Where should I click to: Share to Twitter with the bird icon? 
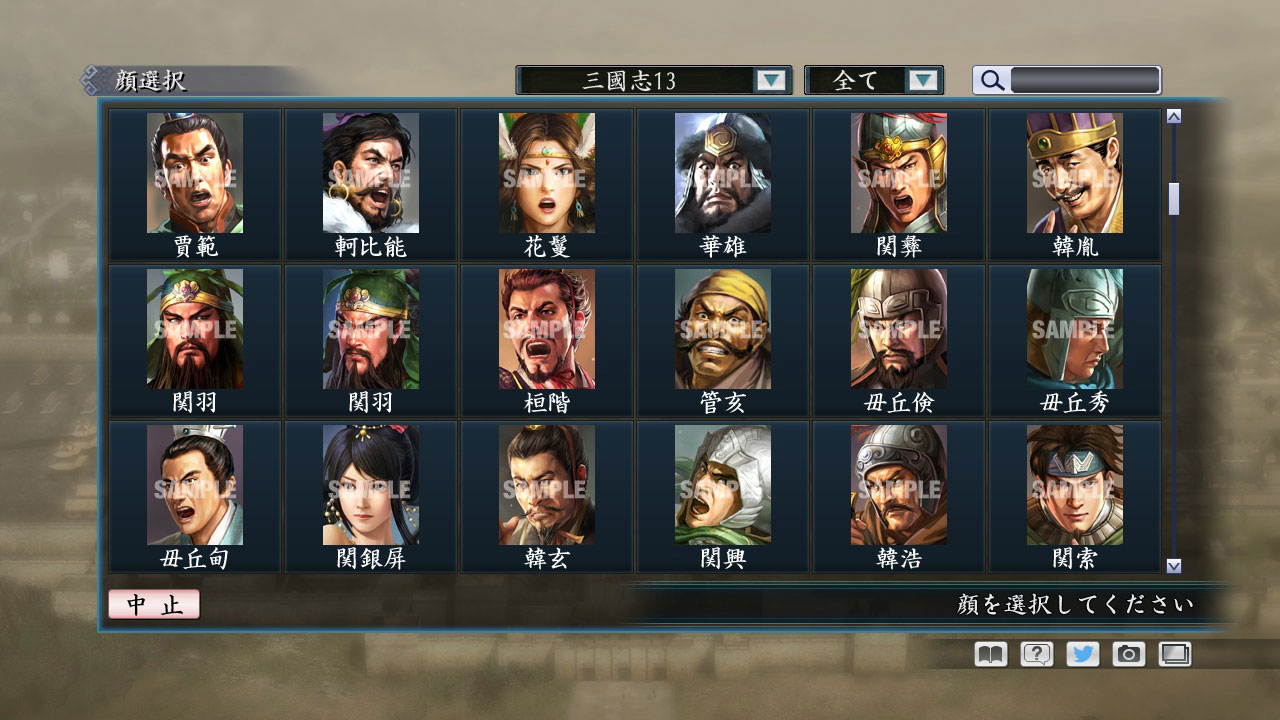(x=1081, y=653)
